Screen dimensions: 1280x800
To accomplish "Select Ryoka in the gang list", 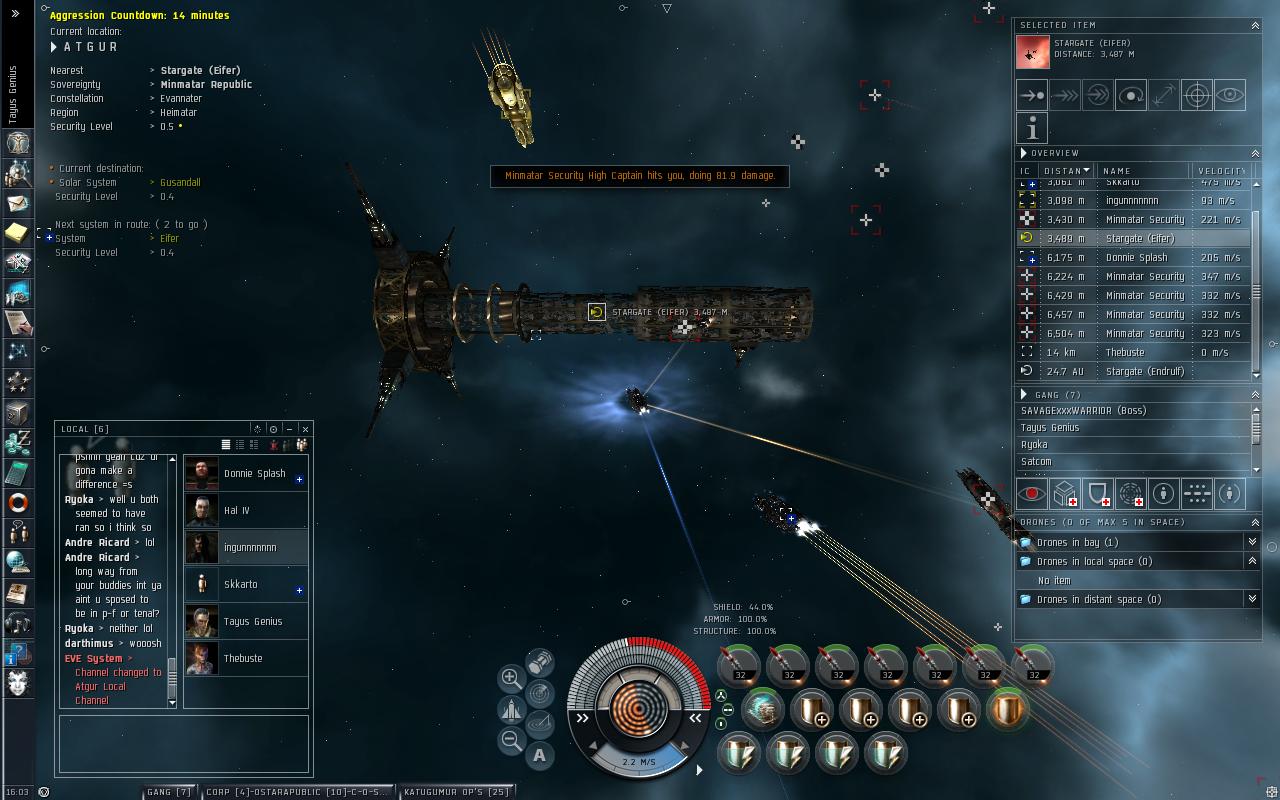I will (x=1034, y=445).
